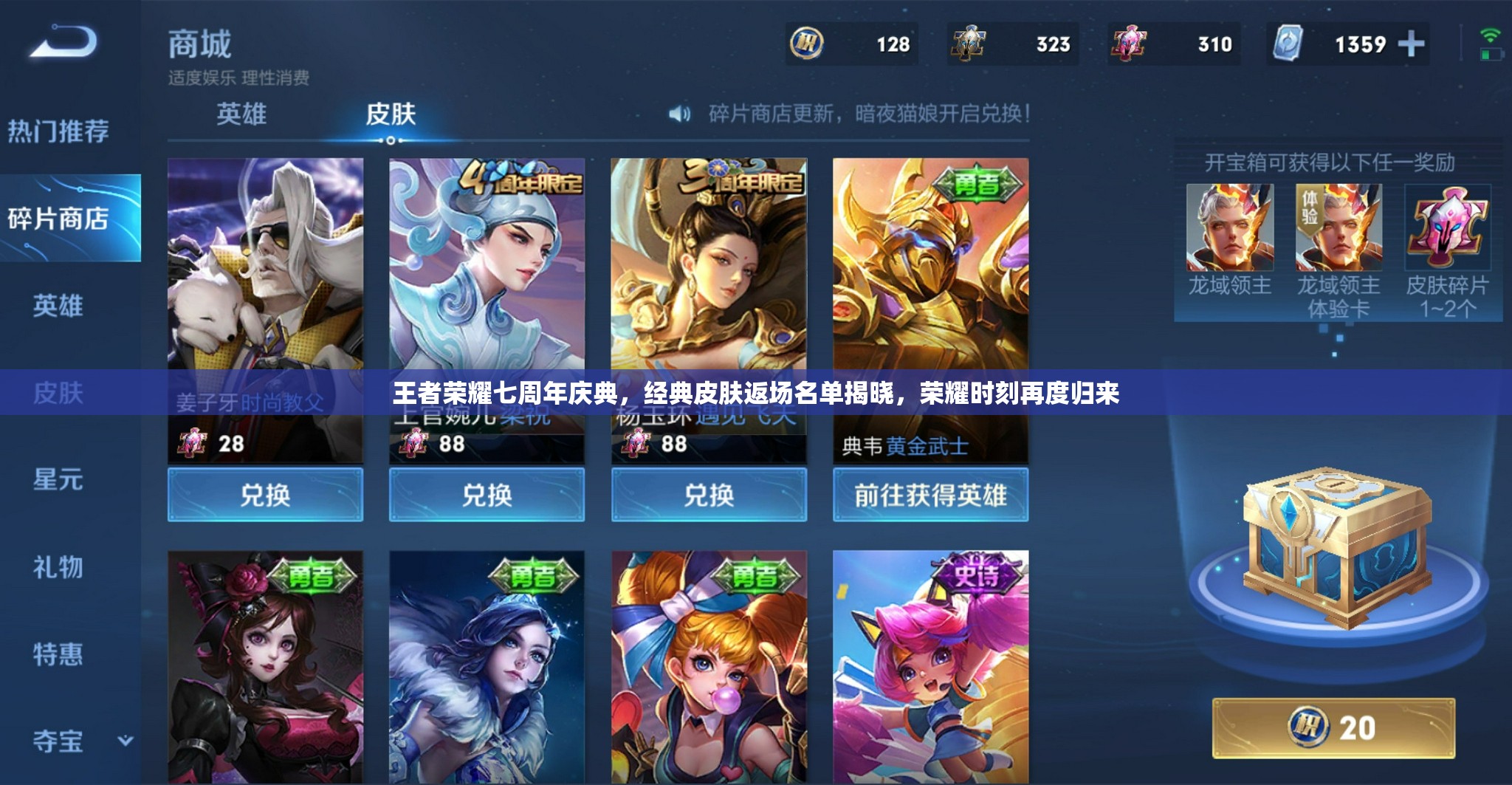Click the page indicator dots under the tabs
Image resolution: width=1512 pixels, height=785 pixels.
coord(390,140)
